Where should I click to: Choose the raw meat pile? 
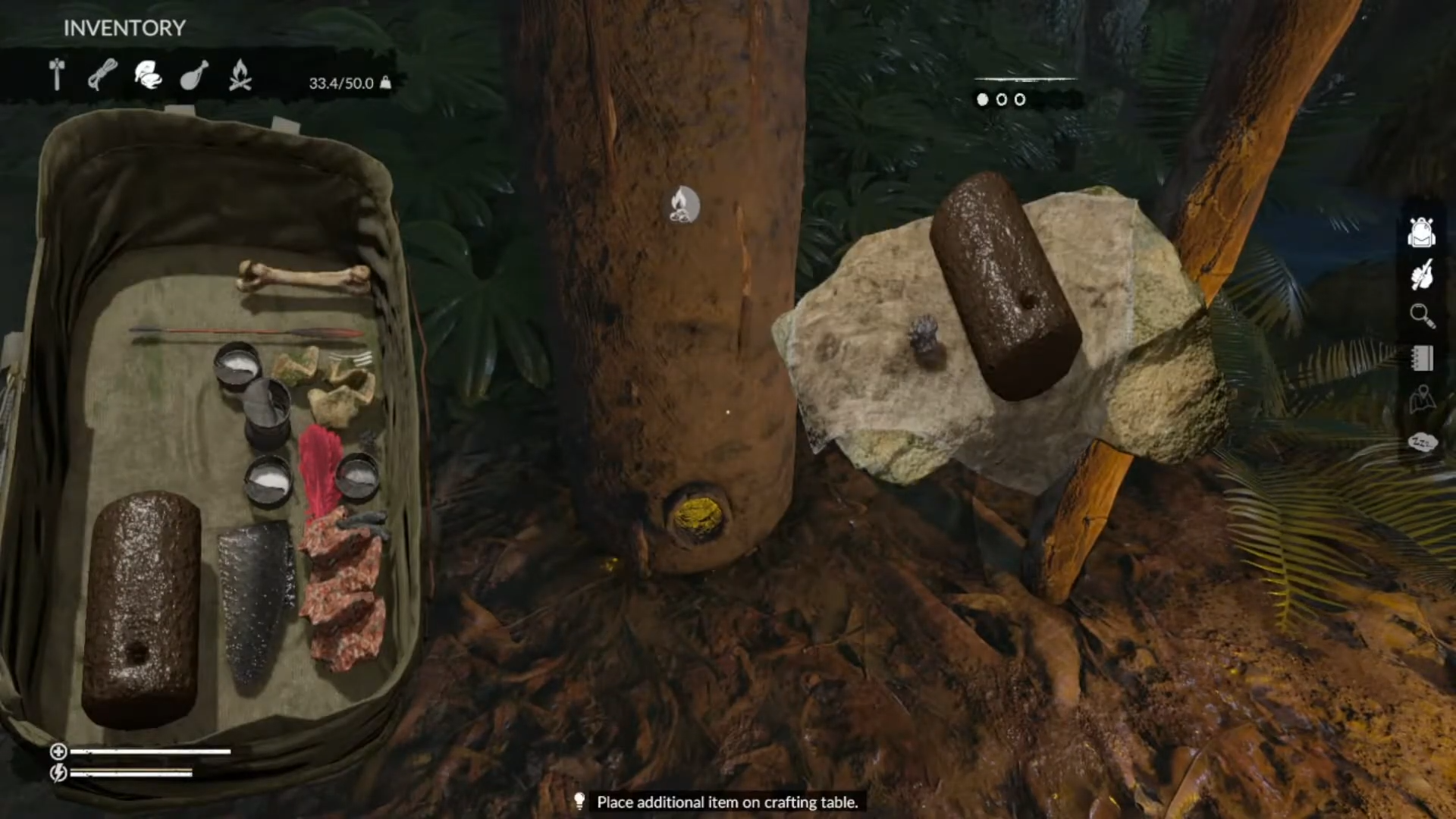345,591
